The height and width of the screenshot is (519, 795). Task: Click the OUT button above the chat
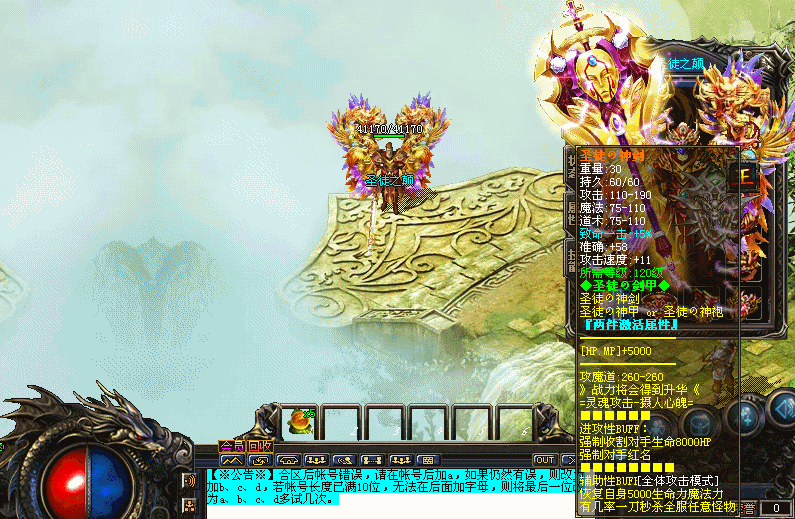point(544,460)
